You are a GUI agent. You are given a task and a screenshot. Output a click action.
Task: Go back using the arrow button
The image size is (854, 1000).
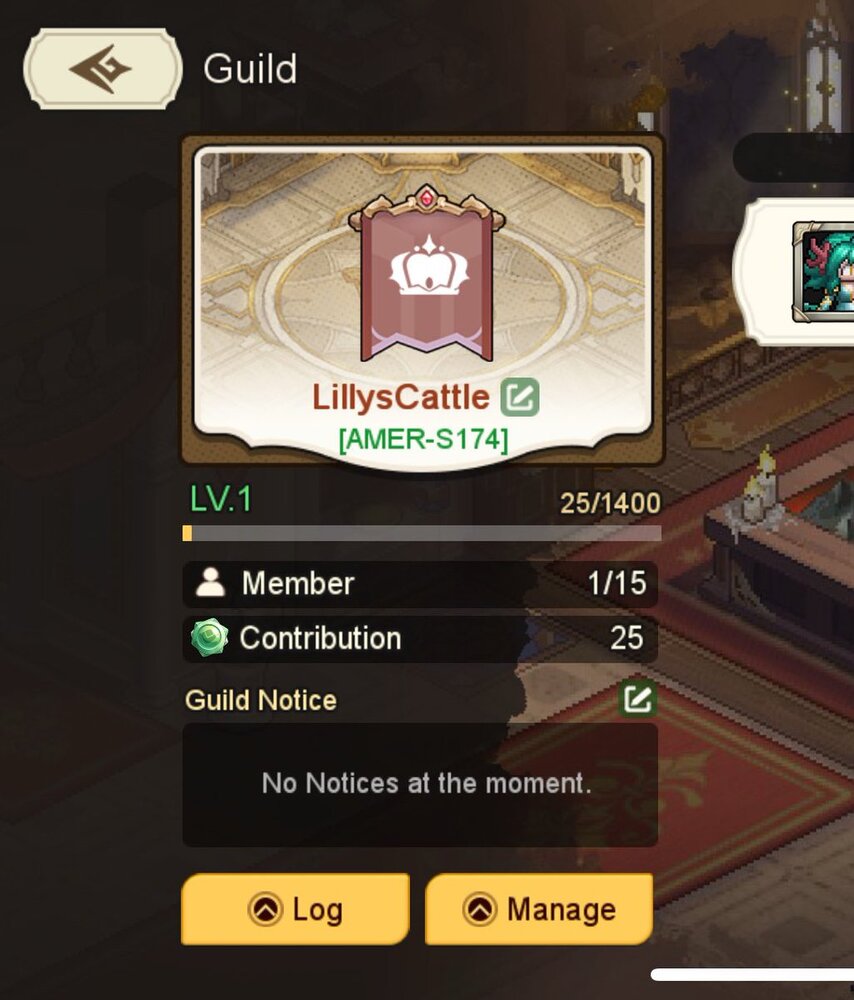[x=103, y=69]
